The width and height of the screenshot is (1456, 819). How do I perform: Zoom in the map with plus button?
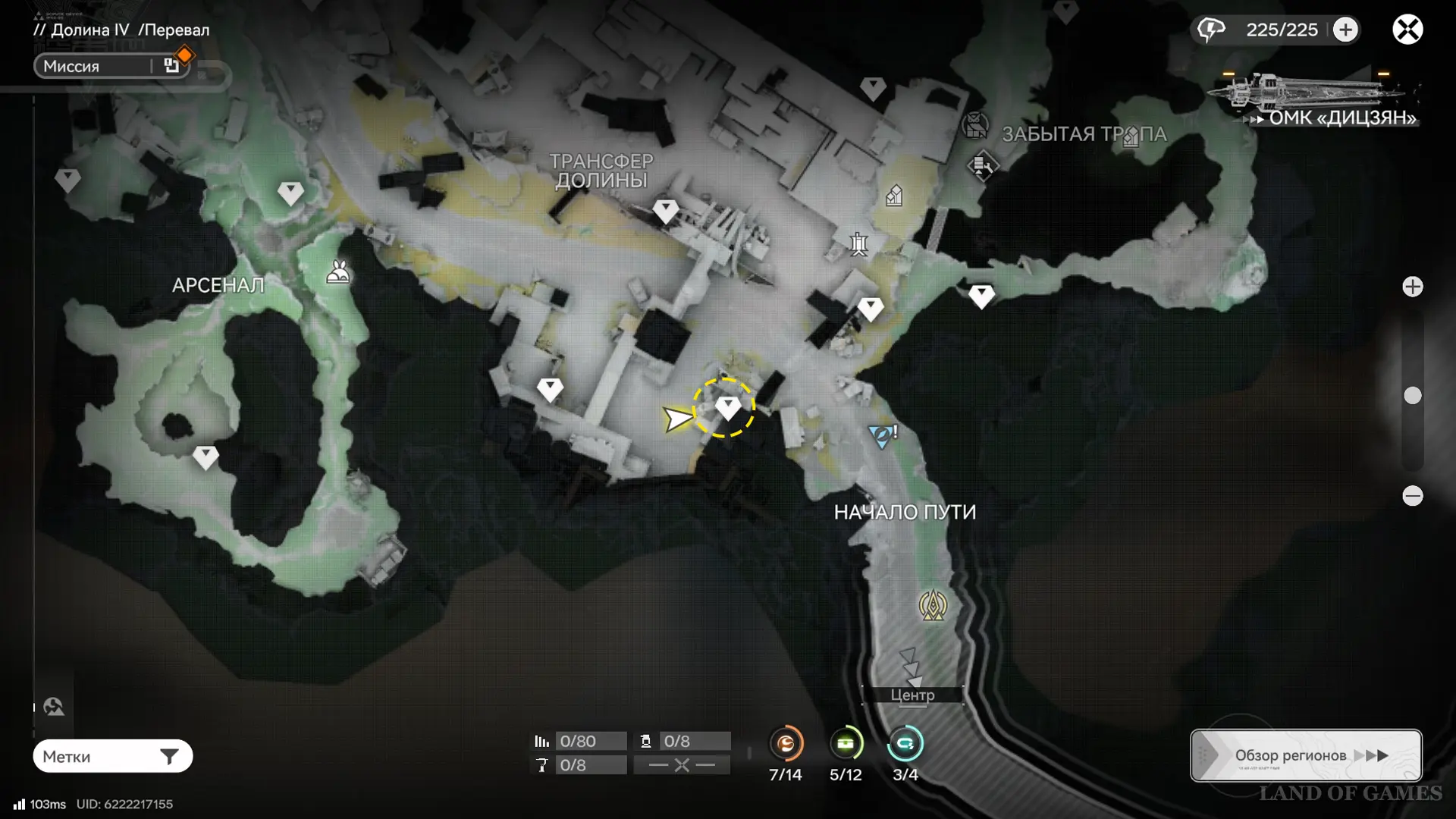(1412, 287)
